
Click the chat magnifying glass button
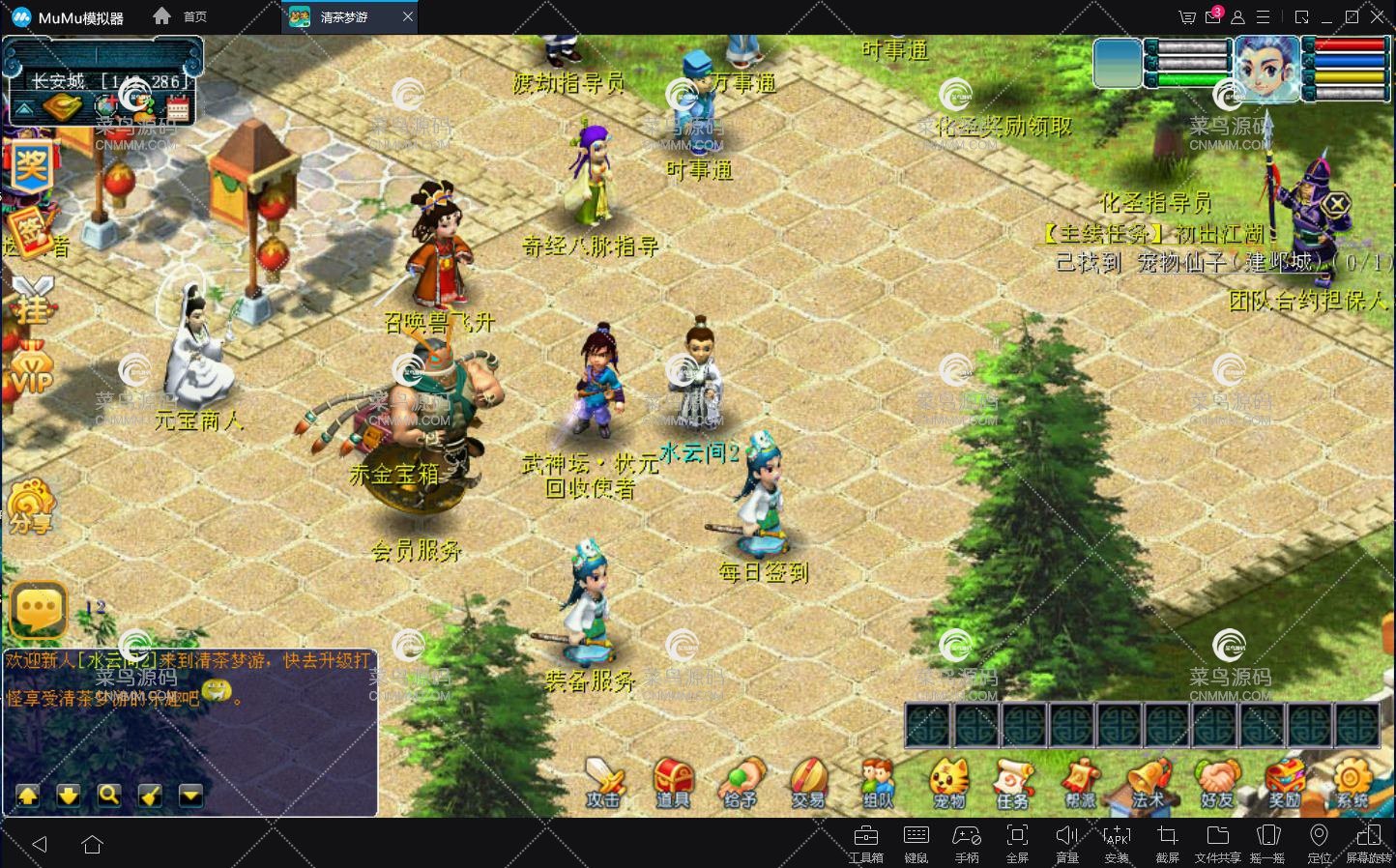pyautogui.click(x=109, y=795)
